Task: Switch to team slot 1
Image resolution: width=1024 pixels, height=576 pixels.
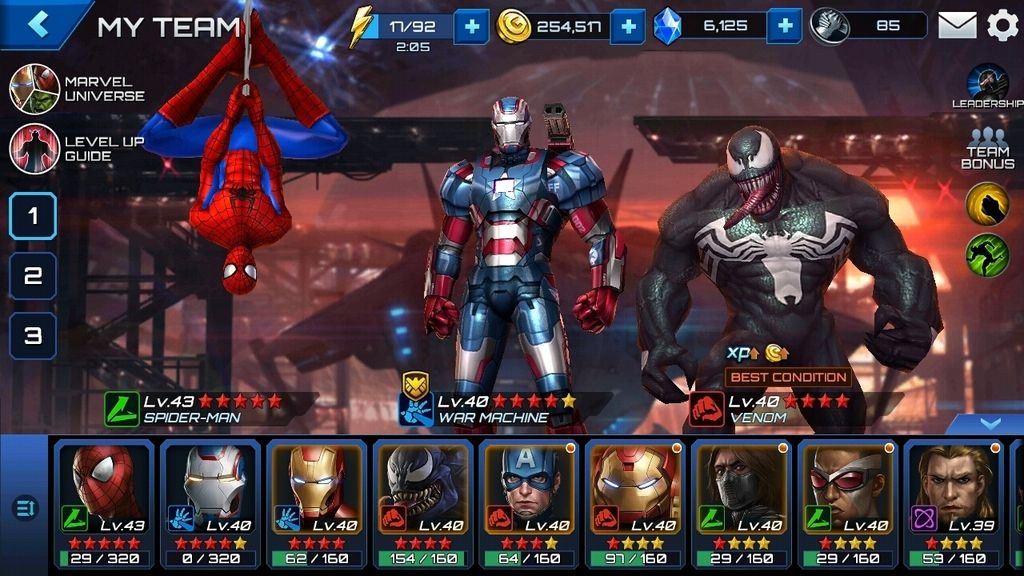Action: [x=33, y=216]
